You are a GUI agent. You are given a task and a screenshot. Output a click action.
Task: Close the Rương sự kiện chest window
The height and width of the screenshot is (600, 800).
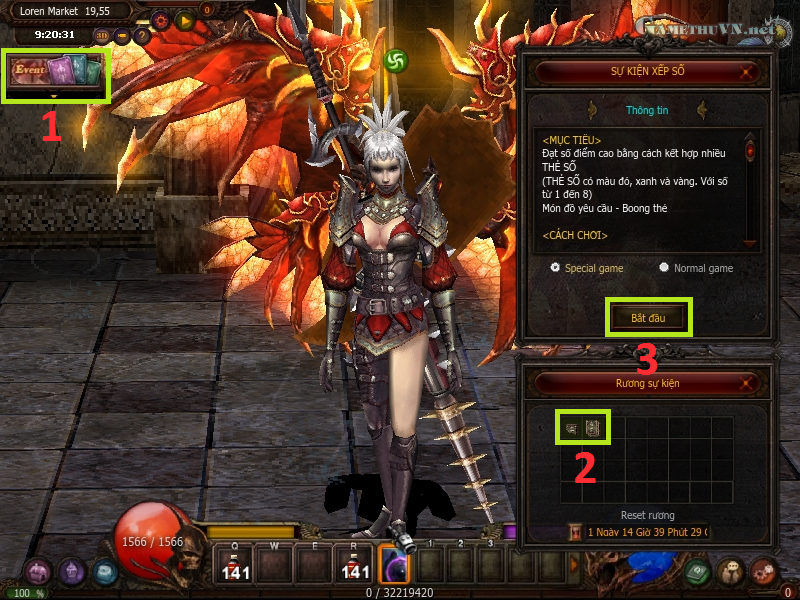[x=747, y=382]
